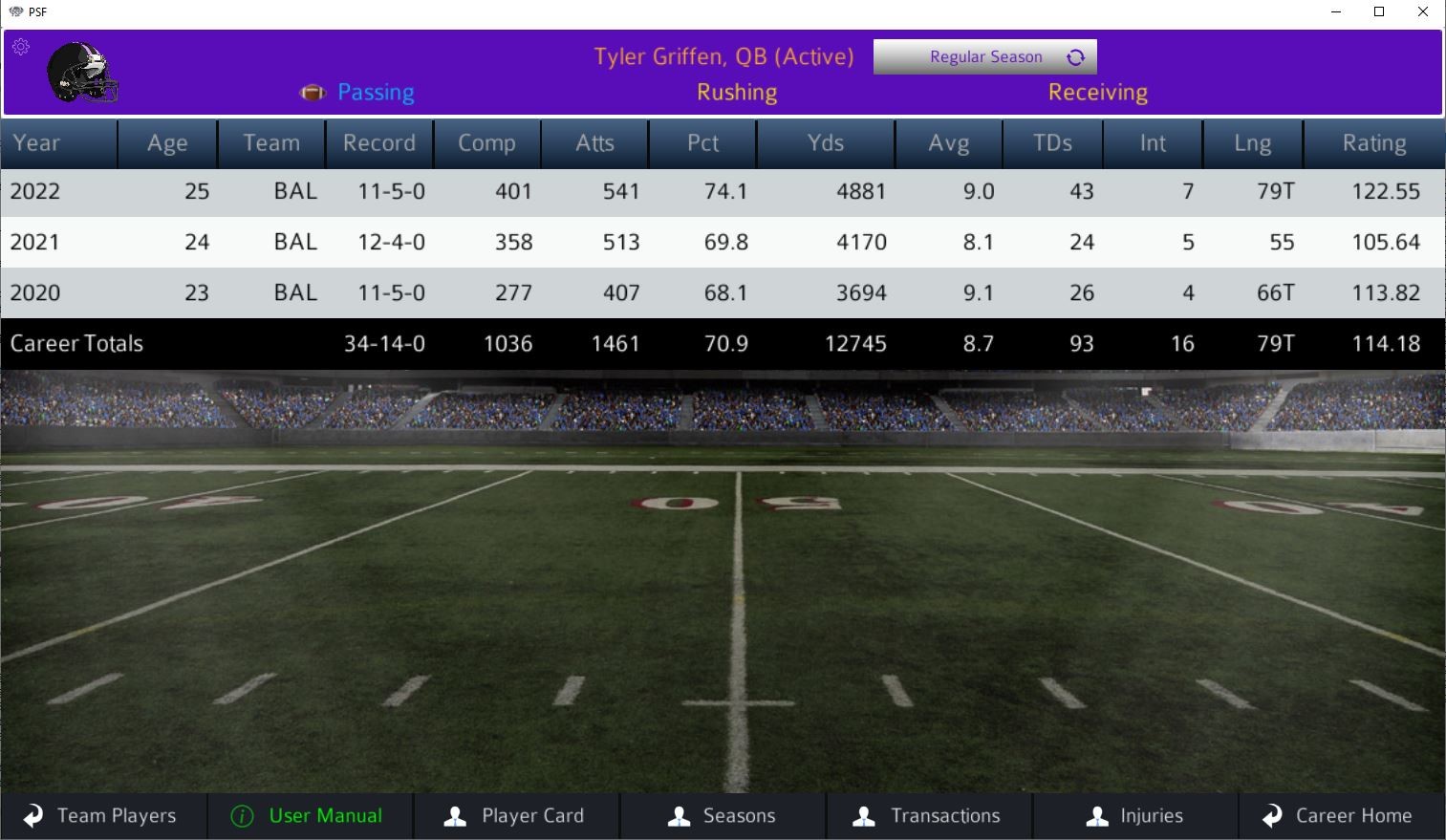Select the Seasons person icon
The height and width of the screenshot is (840, 1446).
pyautogui.click(x=680, y=816)
